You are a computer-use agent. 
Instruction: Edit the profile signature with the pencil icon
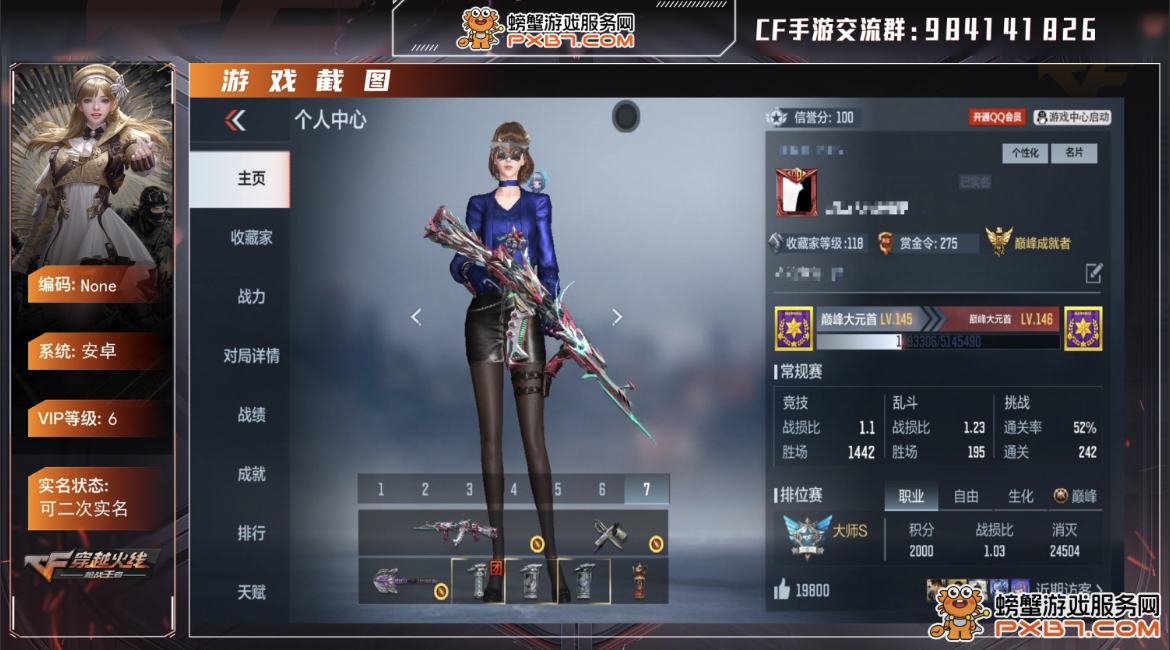point(1094,272)
